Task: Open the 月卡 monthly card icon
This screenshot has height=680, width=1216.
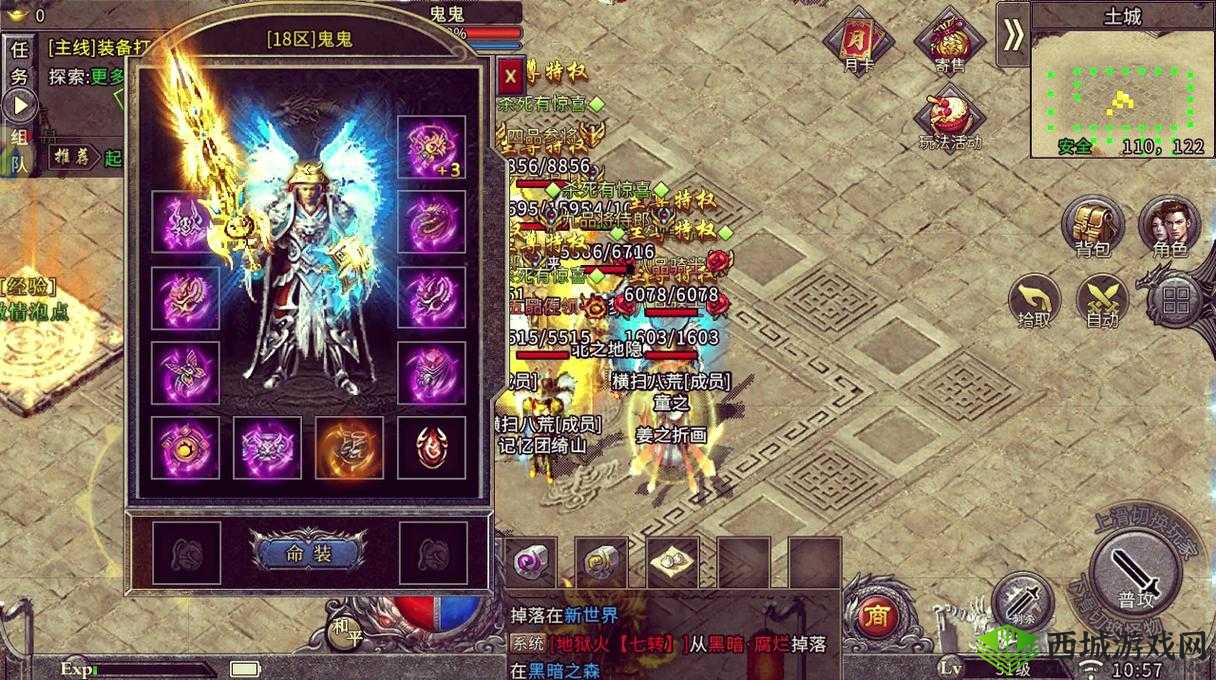Action: 856,41
